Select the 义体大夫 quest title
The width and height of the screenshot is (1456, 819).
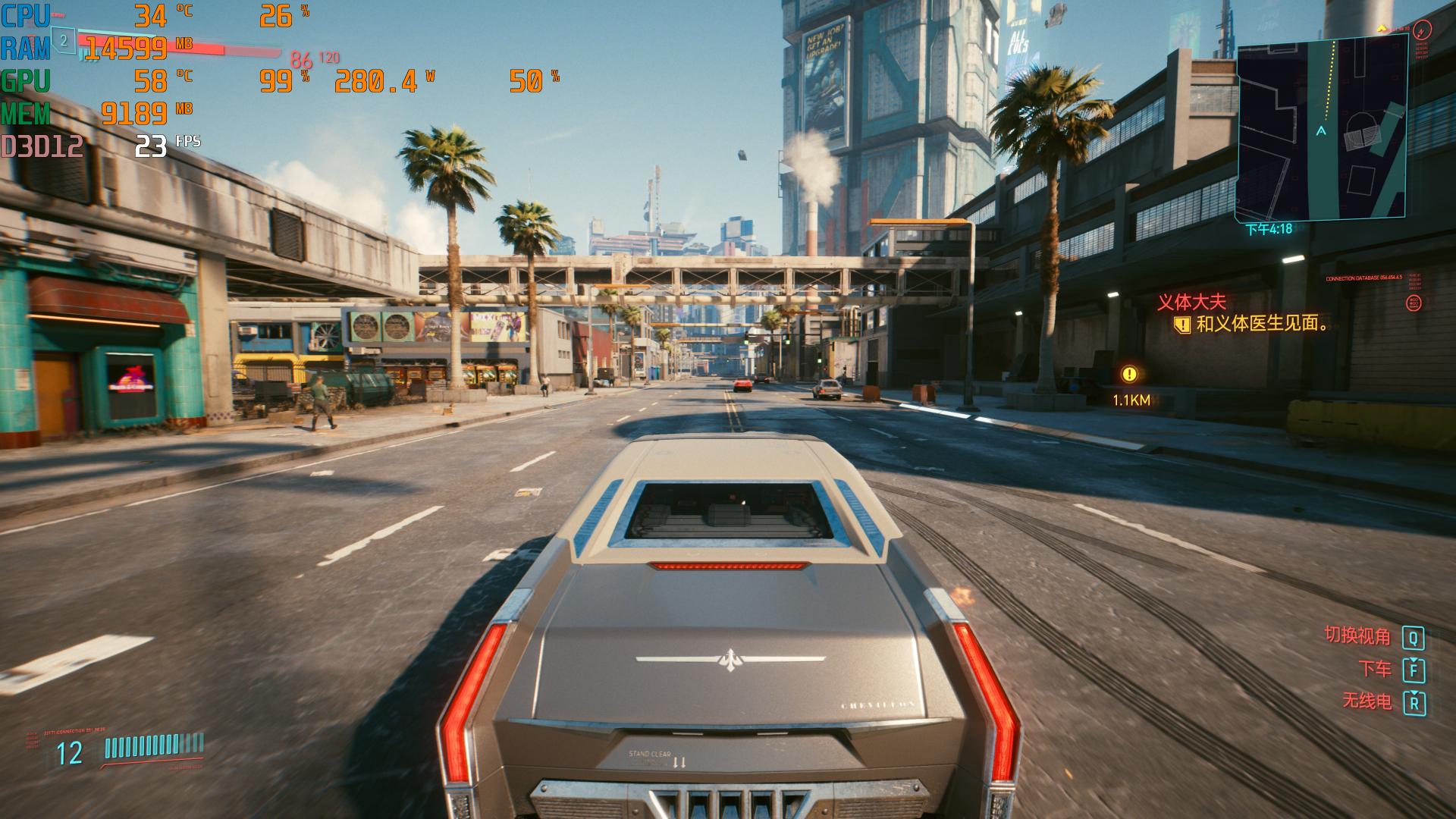[x=1191, y=303]
